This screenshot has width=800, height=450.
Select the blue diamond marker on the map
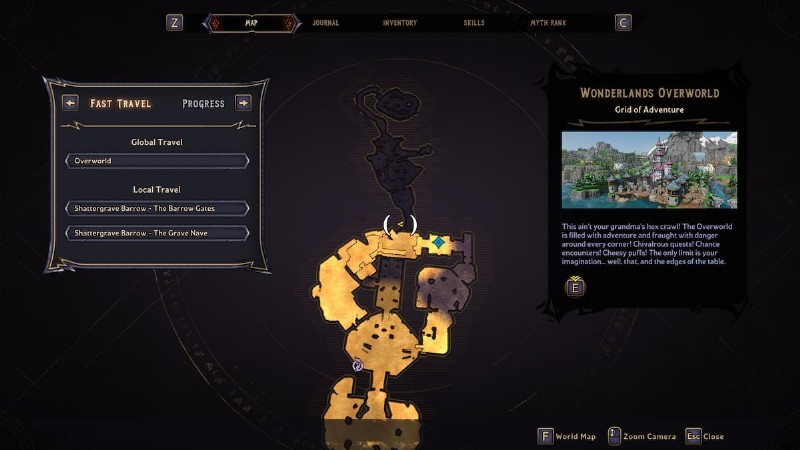(x=439, y=242)
